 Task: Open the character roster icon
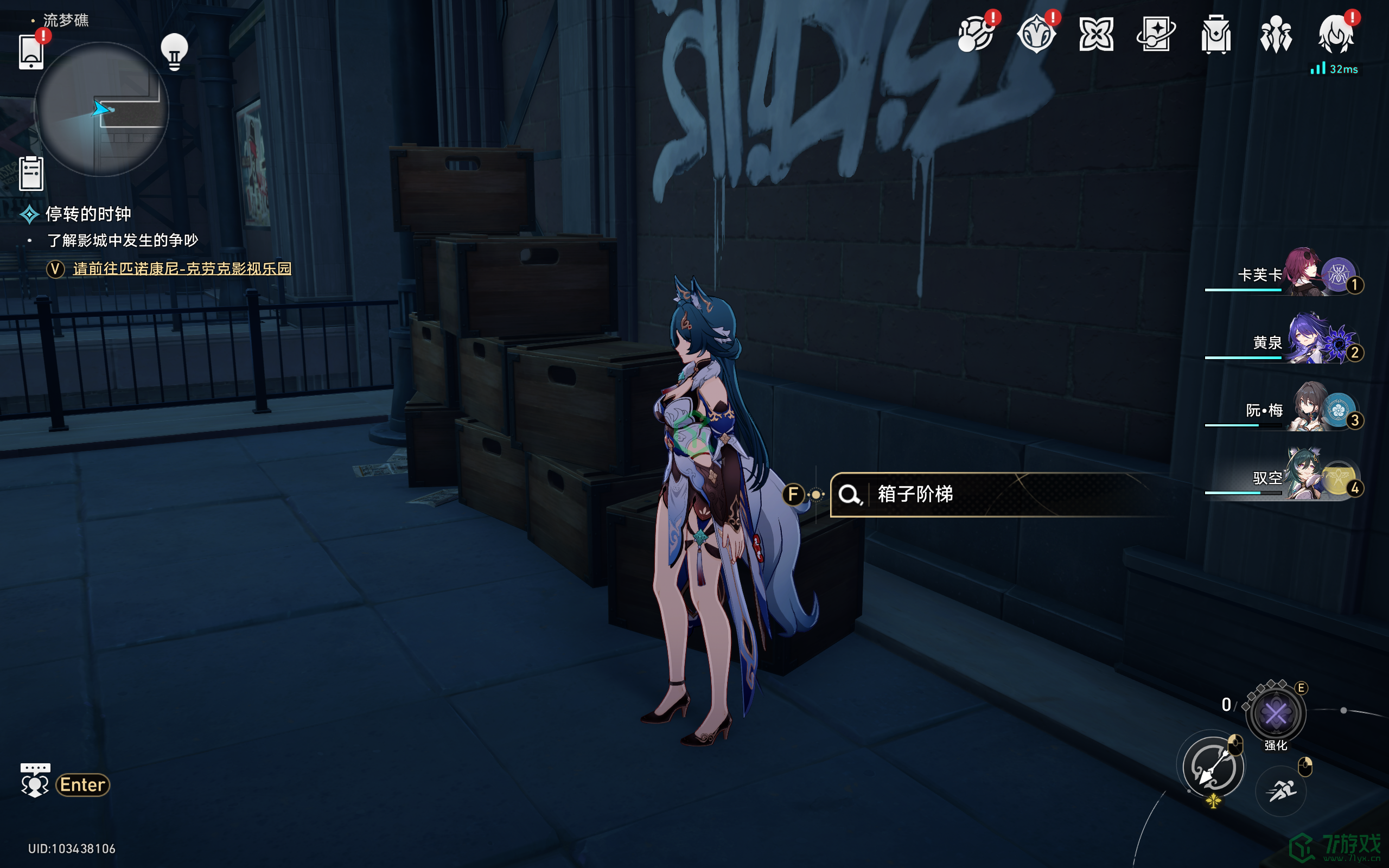point(1276,34)
